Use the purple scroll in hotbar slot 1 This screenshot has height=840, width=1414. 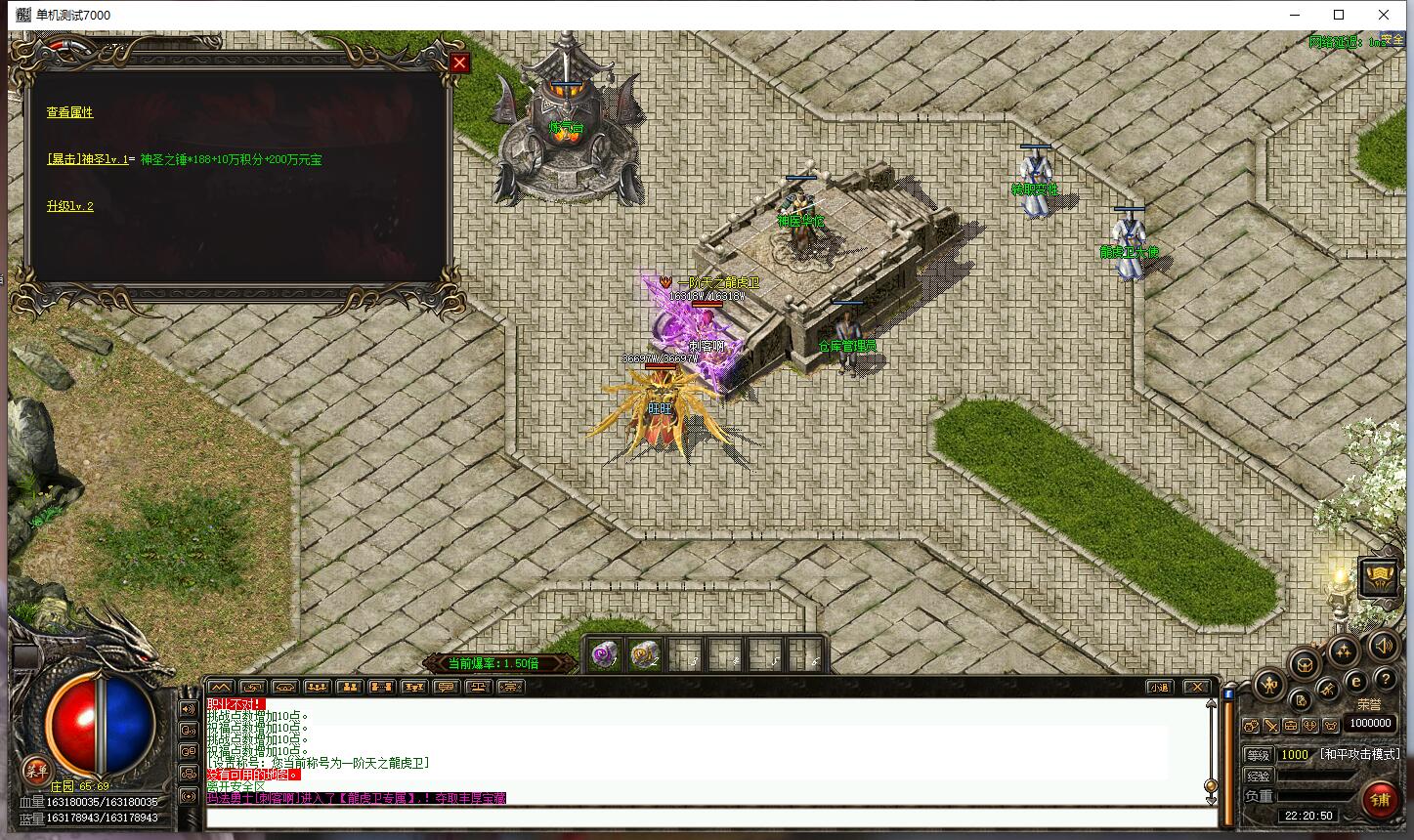click(604, 655)
